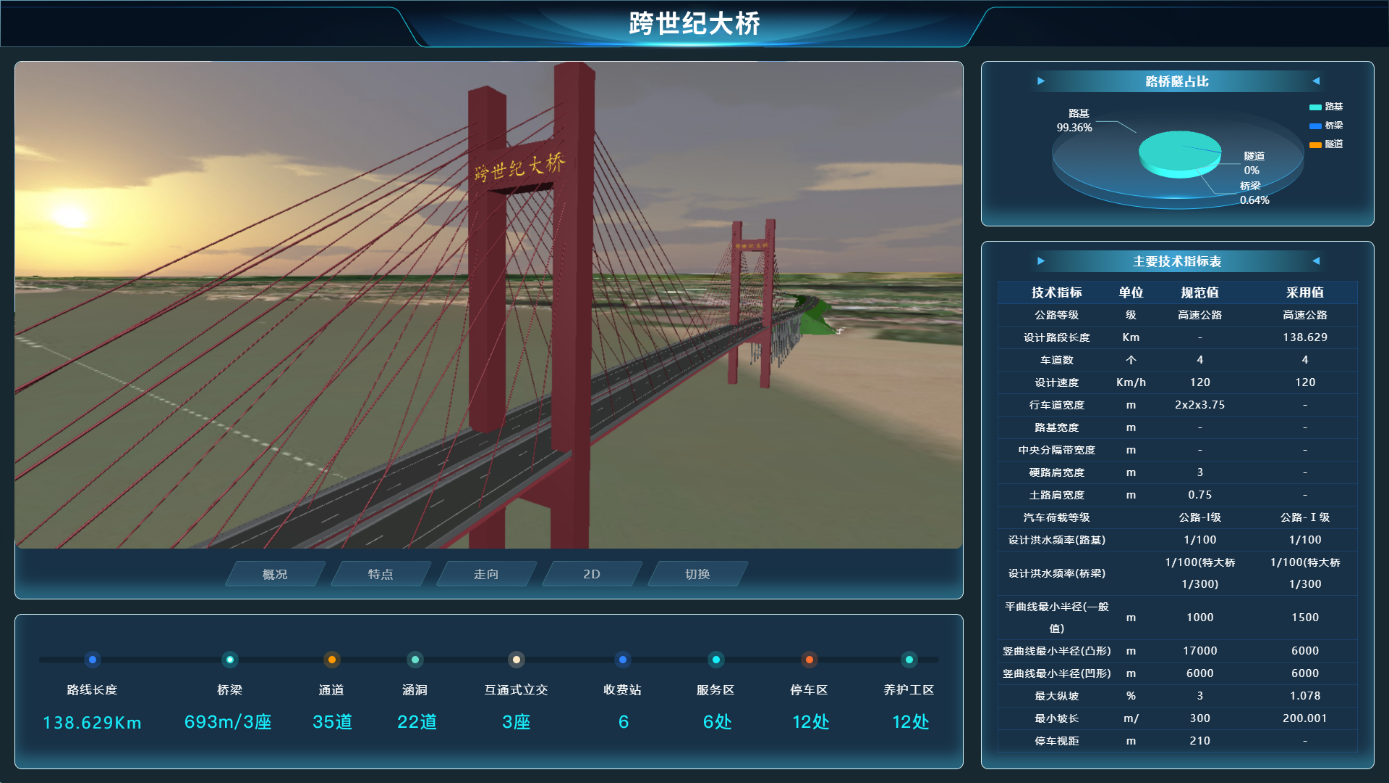1389x783 pixels.
Task: Choose the 养护工区 timeline dot
Action: 909,660
